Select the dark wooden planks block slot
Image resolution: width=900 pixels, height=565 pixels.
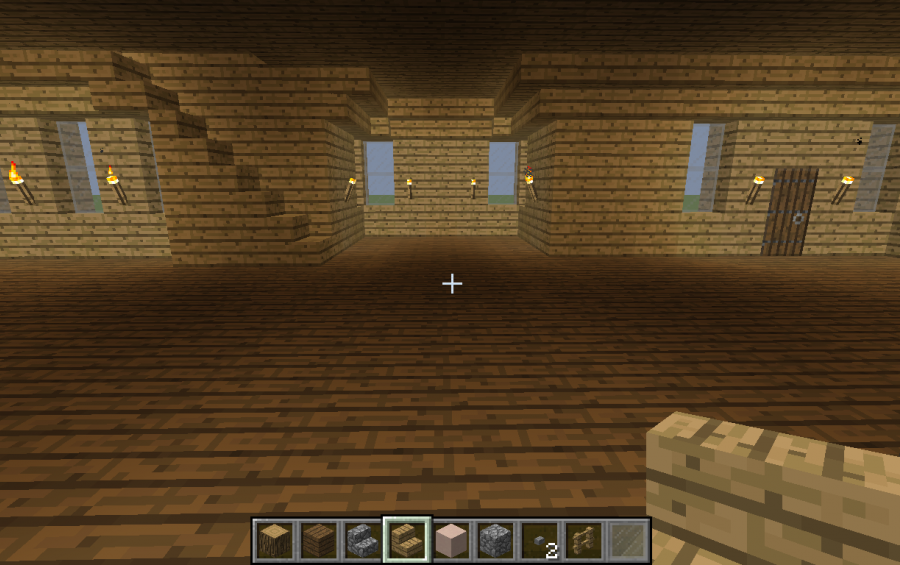318,540
